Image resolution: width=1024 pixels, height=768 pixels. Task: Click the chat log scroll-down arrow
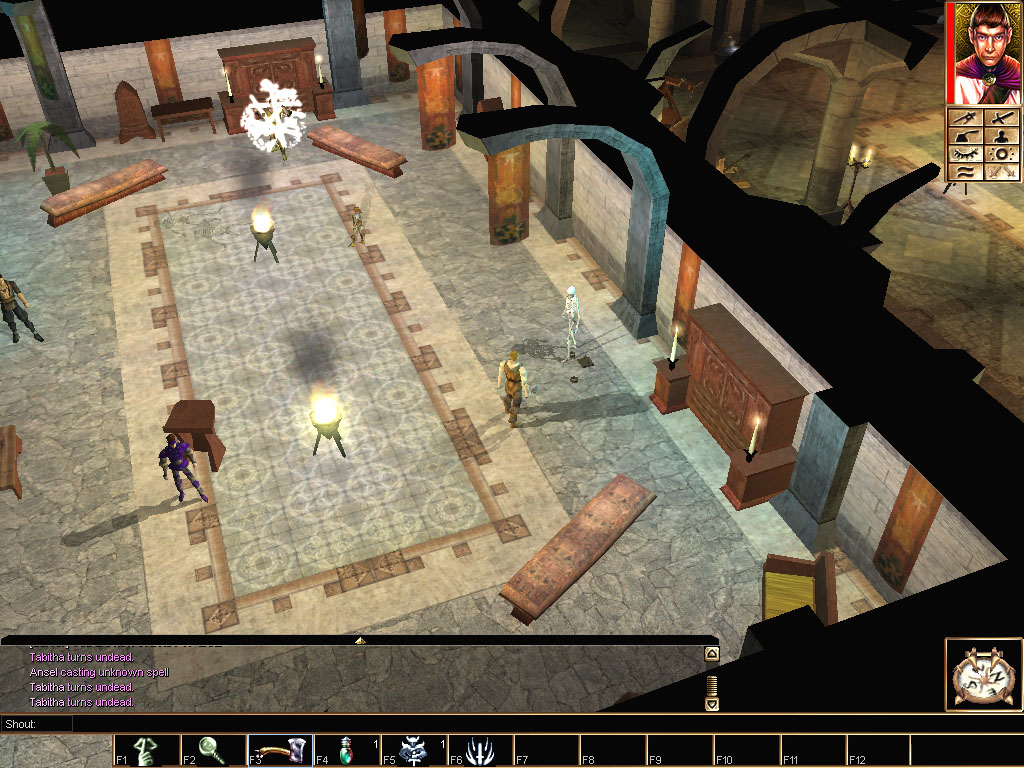[711, 704]
